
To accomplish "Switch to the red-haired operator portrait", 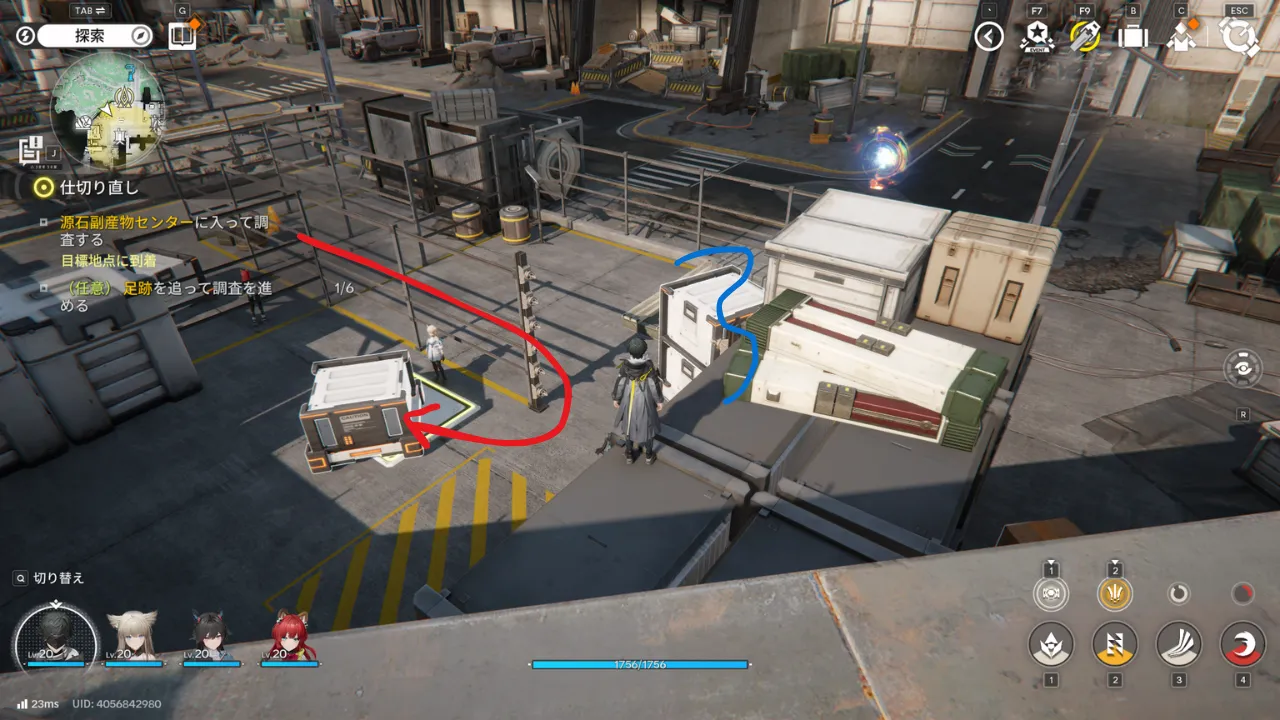I will (x=290, y=637).
